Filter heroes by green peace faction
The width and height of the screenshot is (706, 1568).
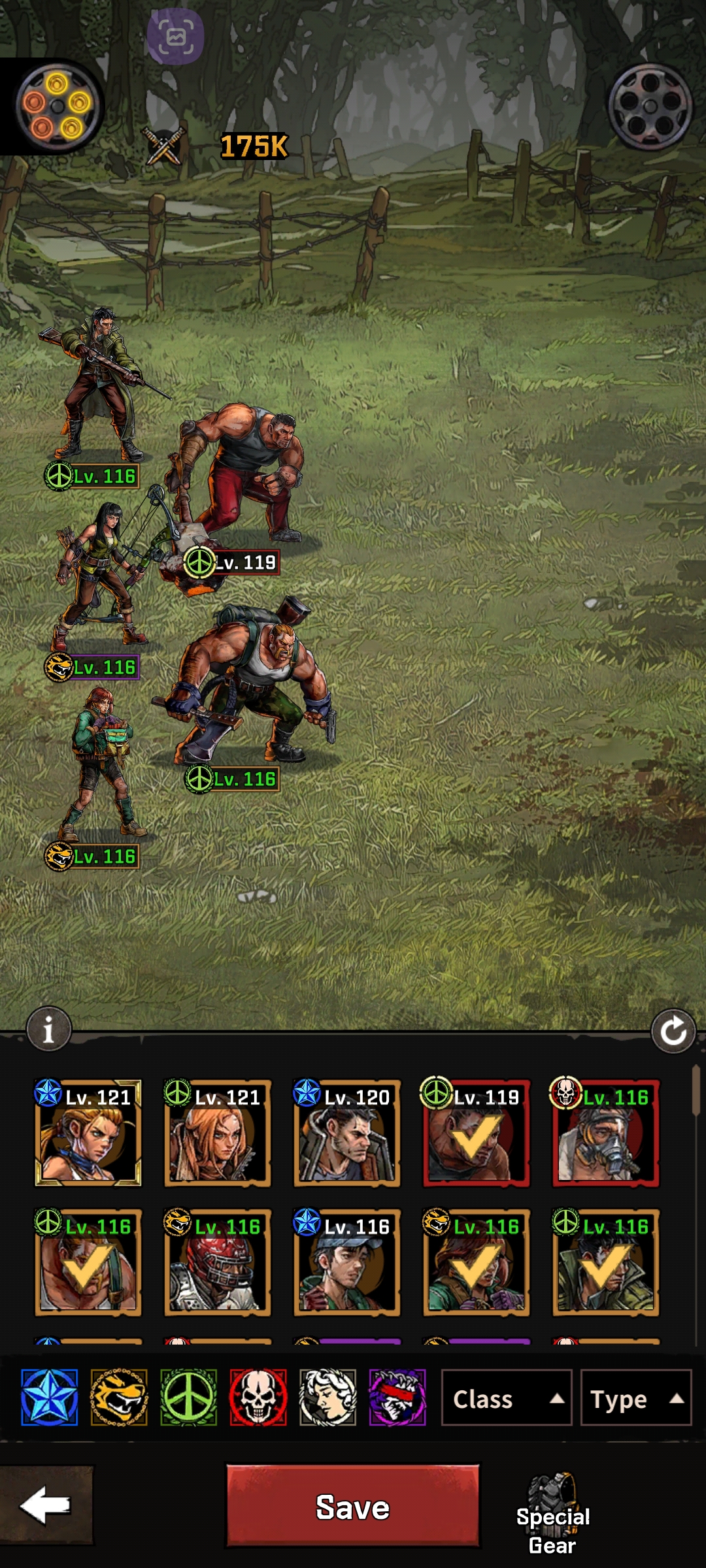point(189,1397)
